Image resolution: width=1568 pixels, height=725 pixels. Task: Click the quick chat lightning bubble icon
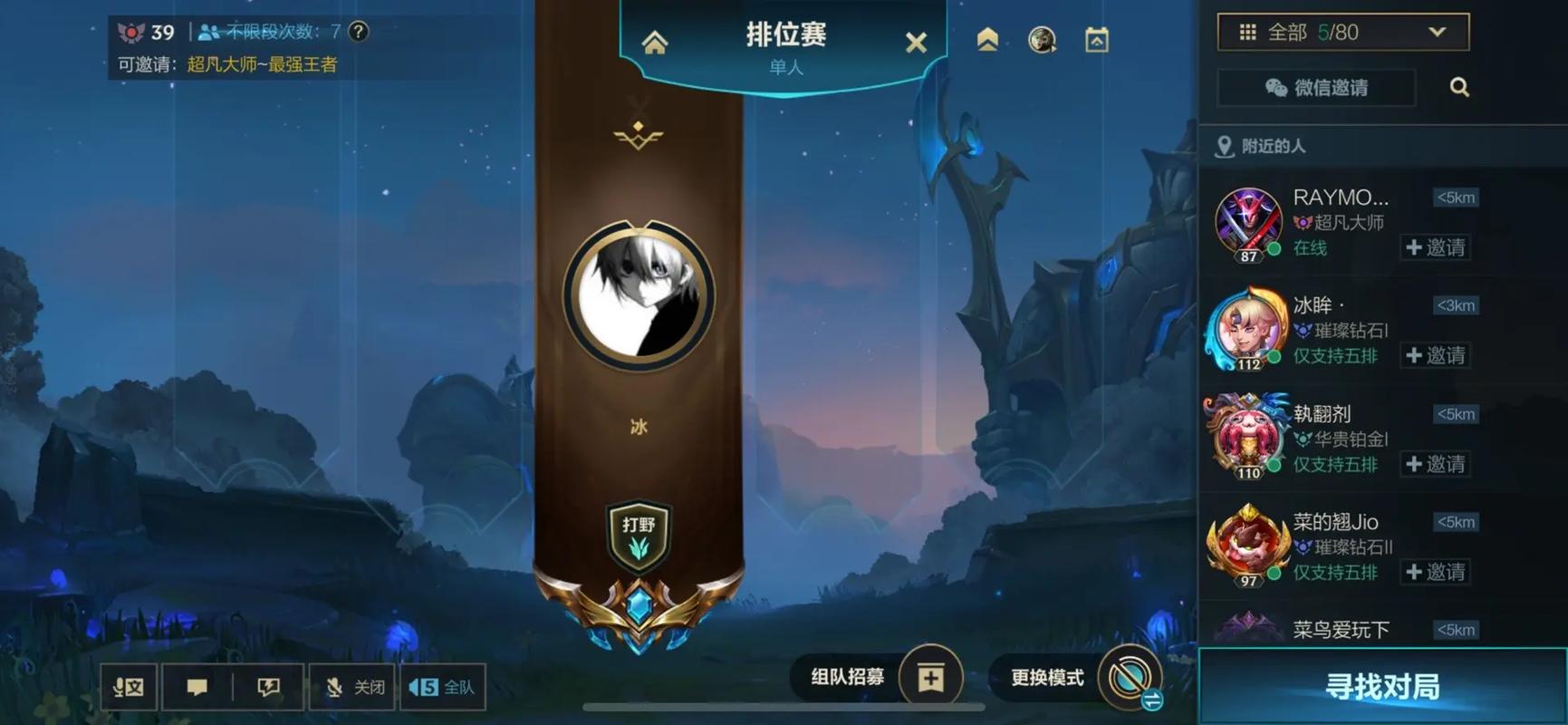click(x=266, y=686)
